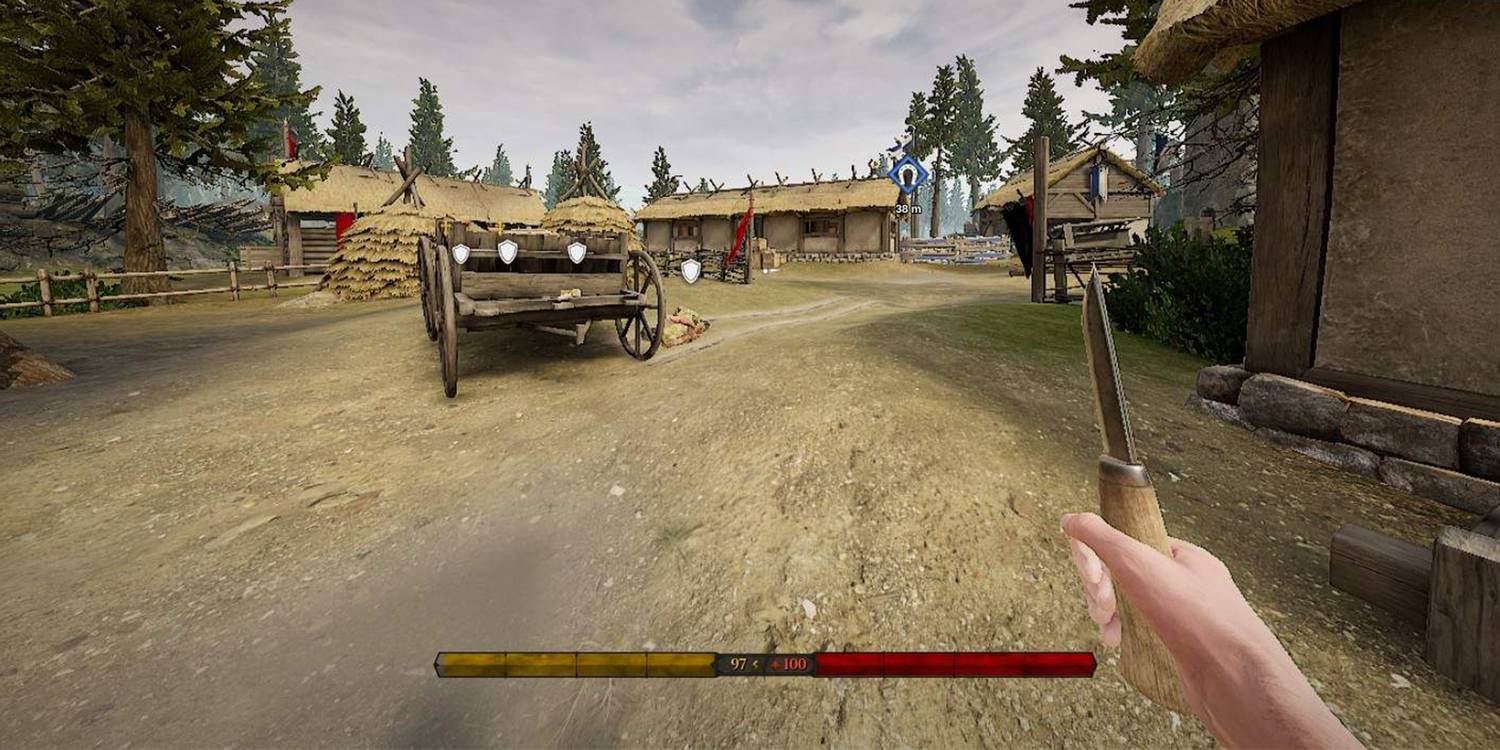
Task: Toggle the 38 m distance label
Action: coord(906,208)
